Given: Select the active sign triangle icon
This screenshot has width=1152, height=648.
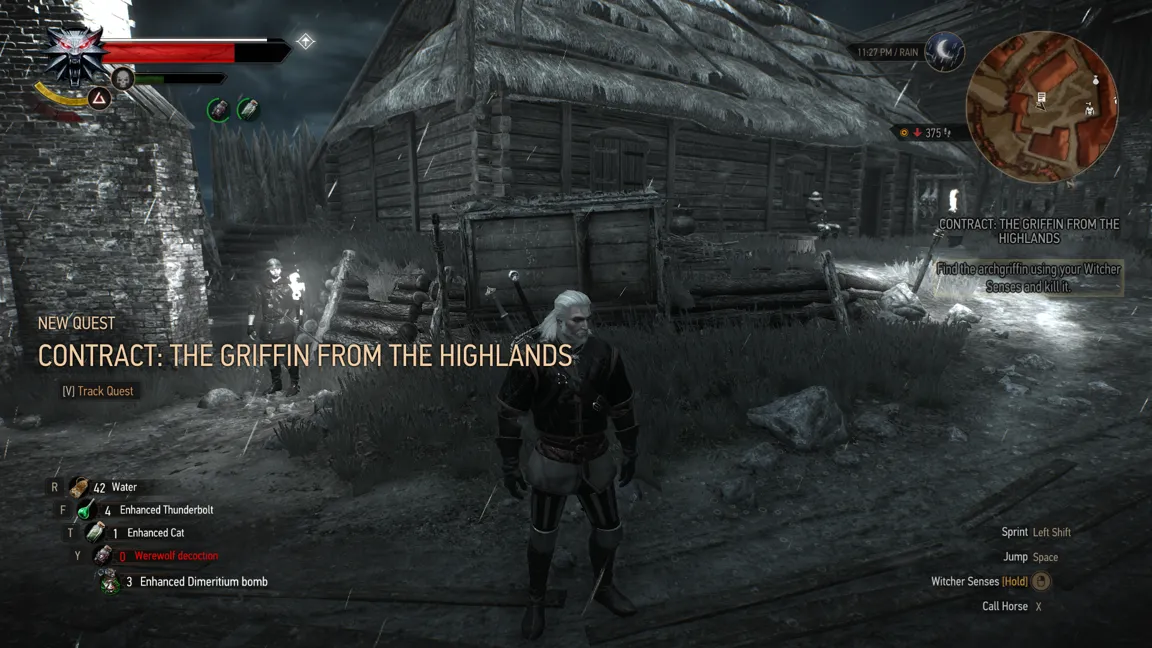Looking at the screenshot, I should 99,98.
